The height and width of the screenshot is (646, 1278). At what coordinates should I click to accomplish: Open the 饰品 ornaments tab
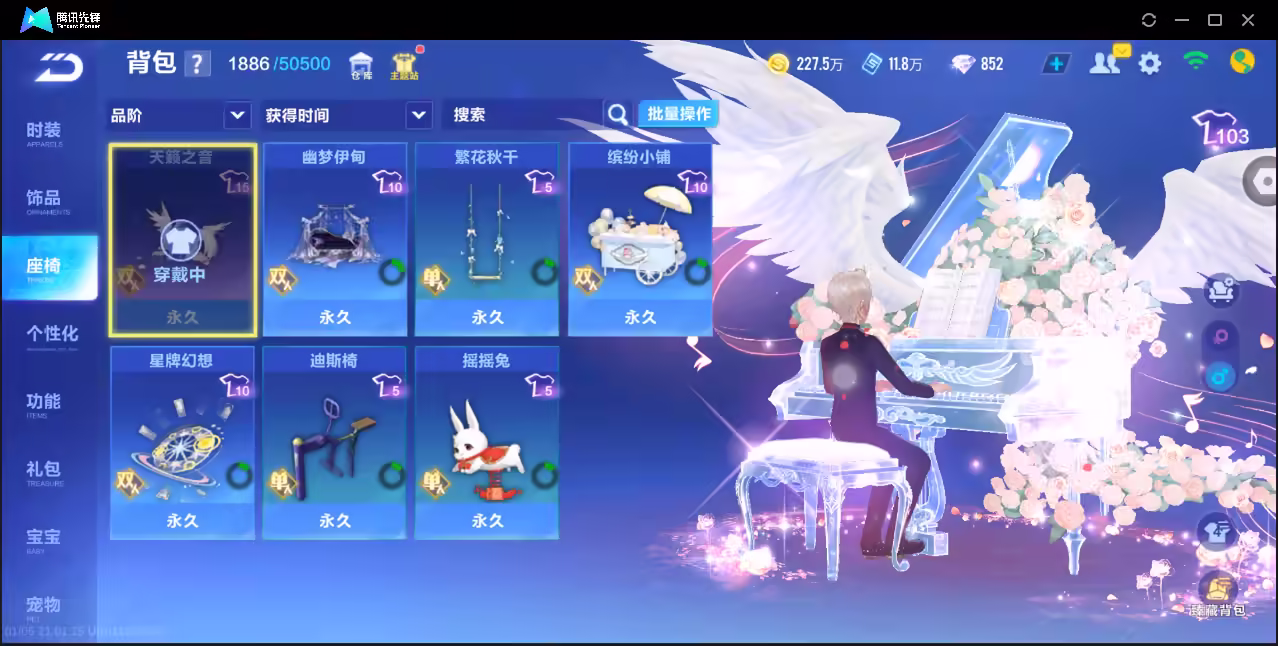pos(44,200)
